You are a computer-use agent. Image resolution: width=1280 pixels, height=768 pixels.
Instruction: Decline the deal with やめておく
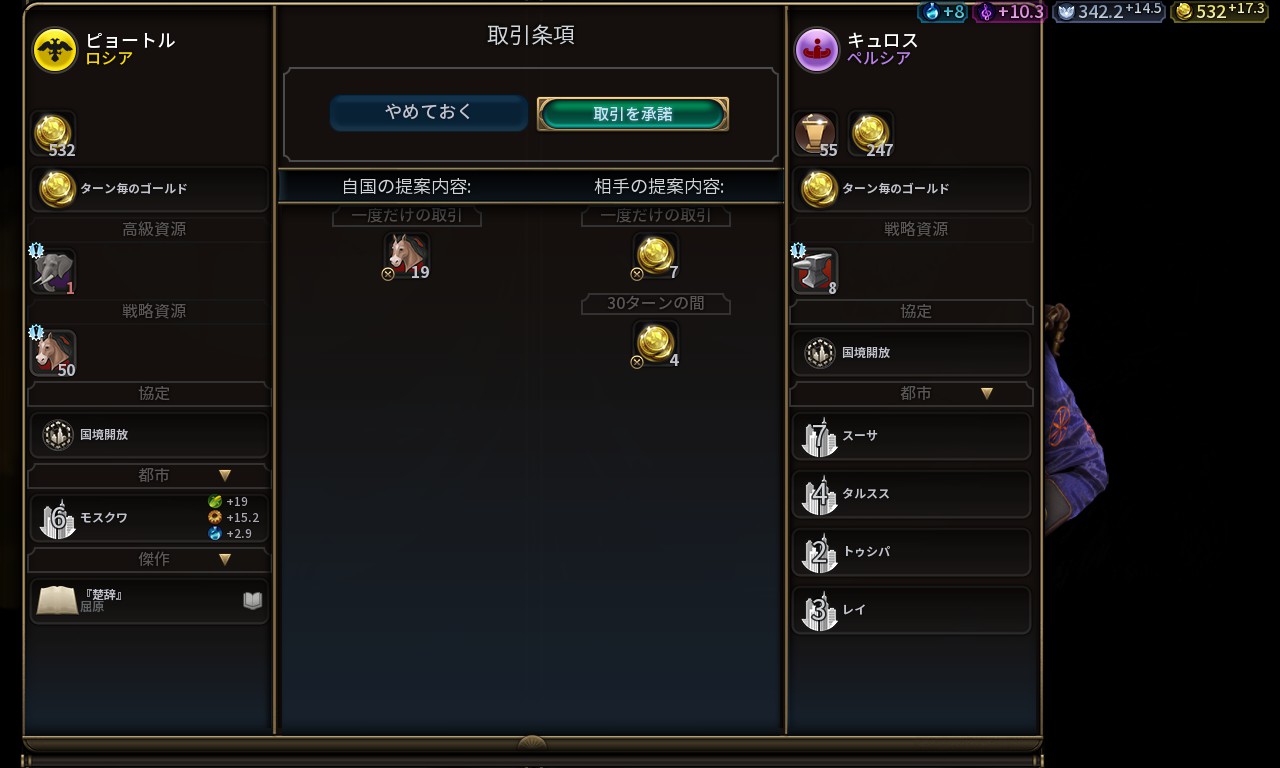[x=428, y=113]
